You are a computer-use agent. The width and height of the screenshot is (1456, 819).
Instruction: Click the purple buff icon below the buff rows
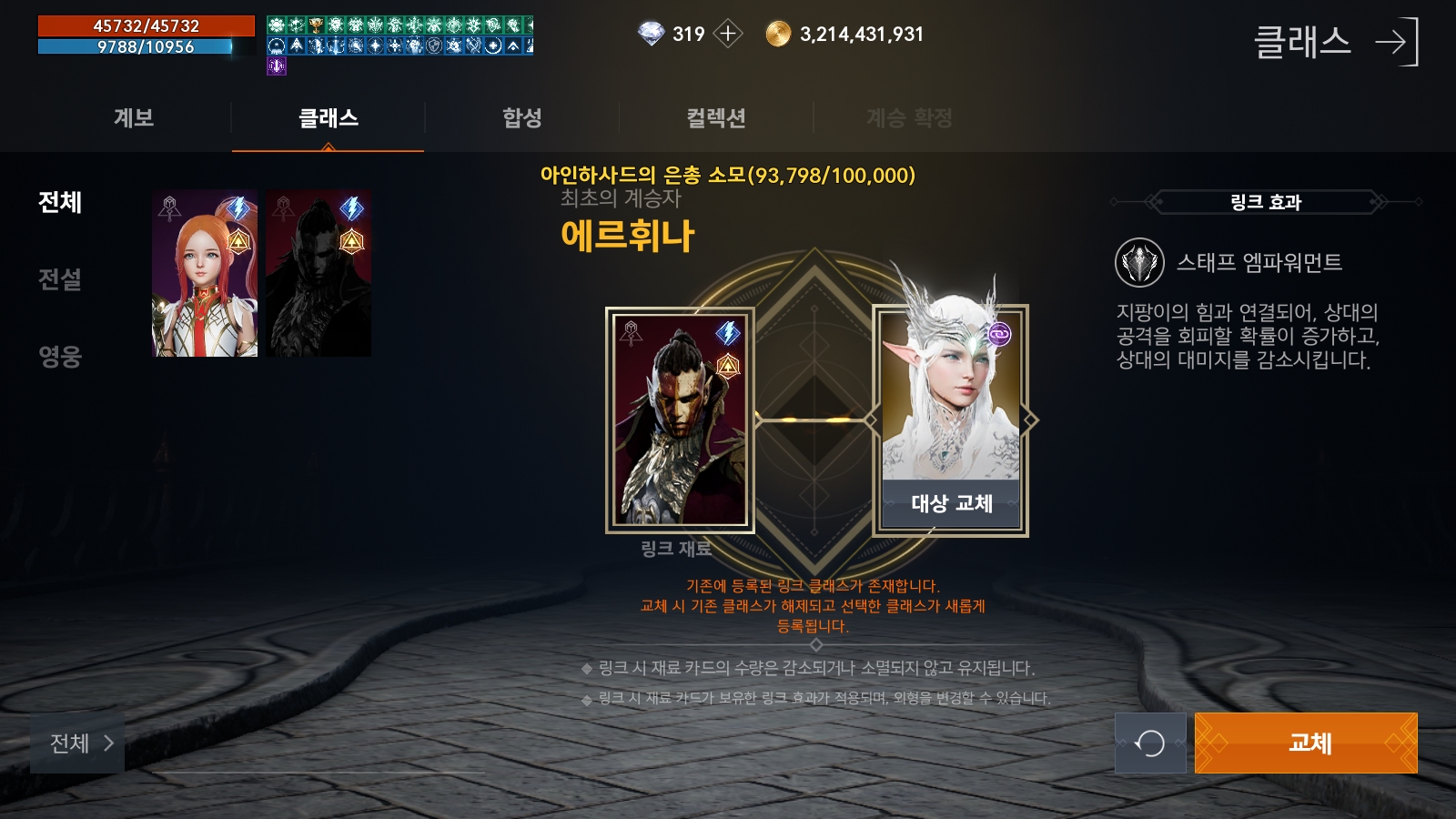click(276, 66)
